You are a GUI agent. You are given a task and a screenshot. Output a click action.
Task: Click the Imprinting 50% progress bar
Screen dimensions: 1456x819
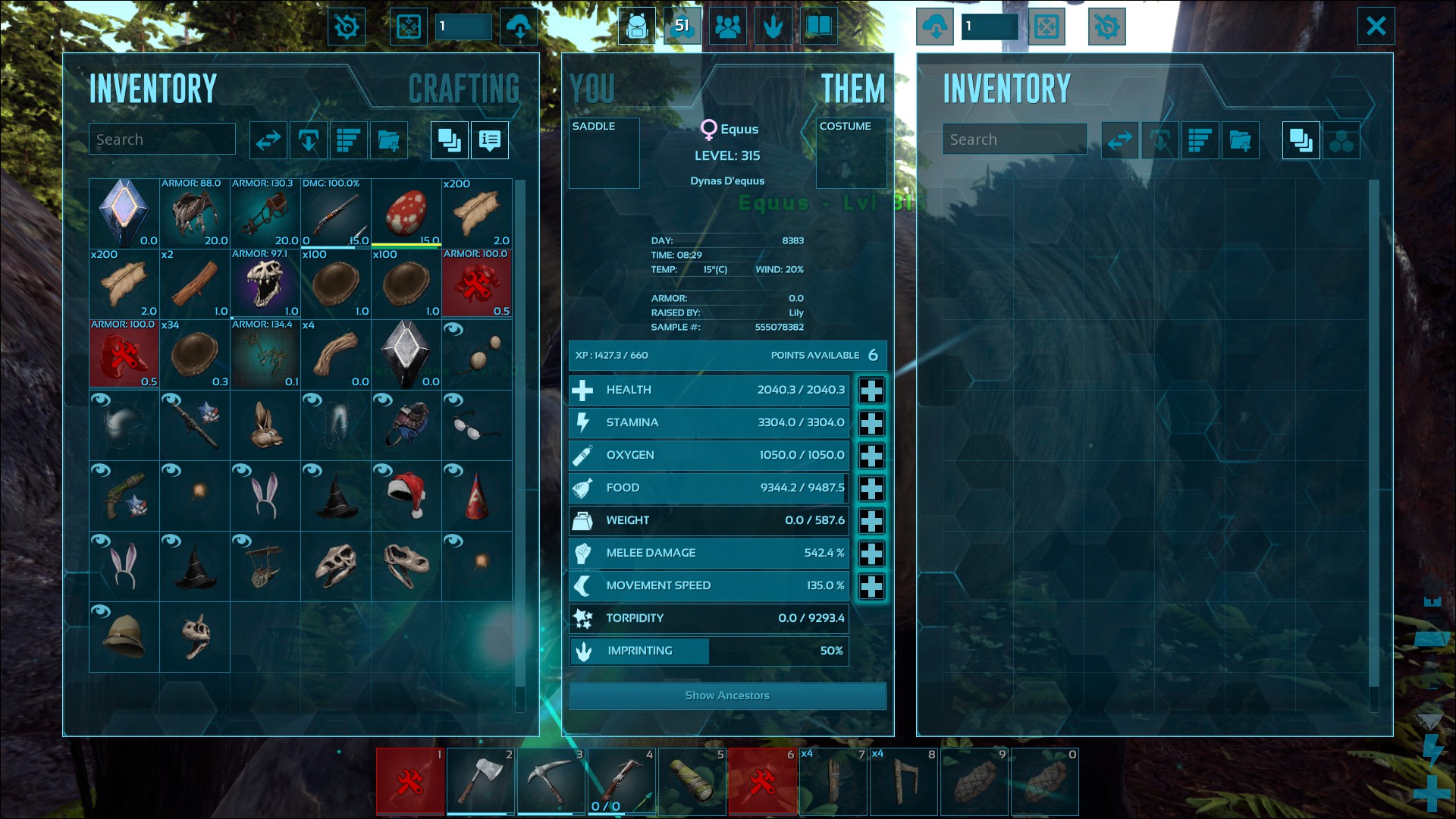click(708, 651)
